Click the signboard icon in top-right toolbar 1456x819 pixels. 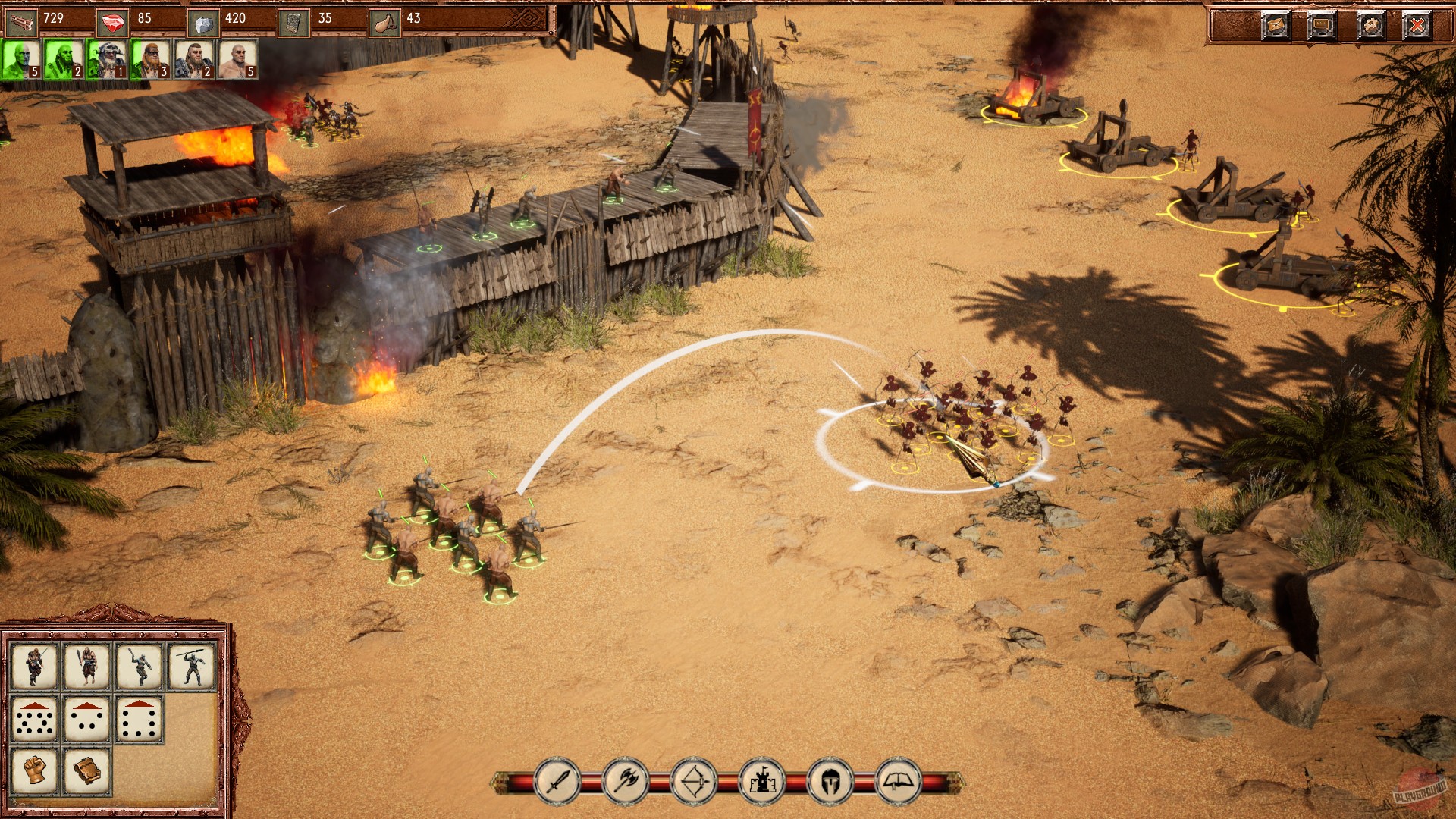point(1321,24)
